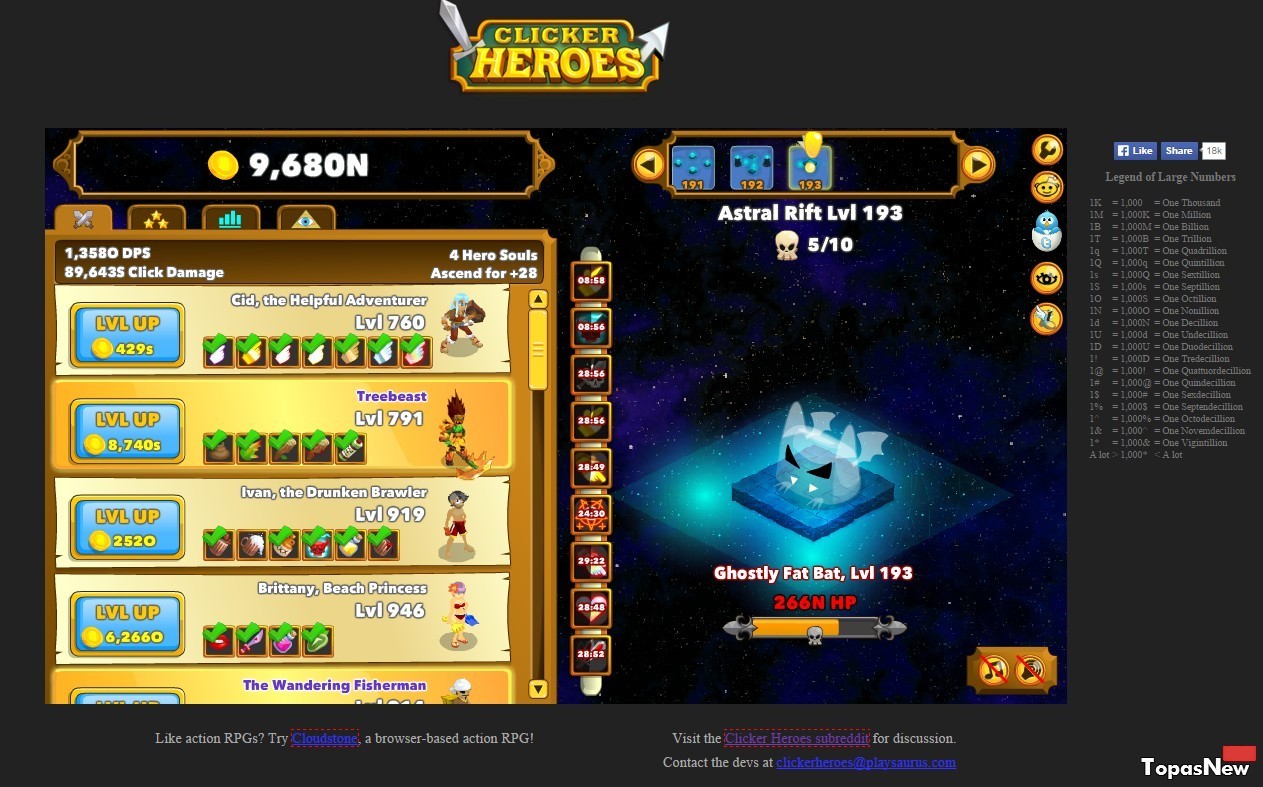This screenshot has width=1263, height=787.
Task: Open the bar-chart stats tab
Action: tap(231, 218)
